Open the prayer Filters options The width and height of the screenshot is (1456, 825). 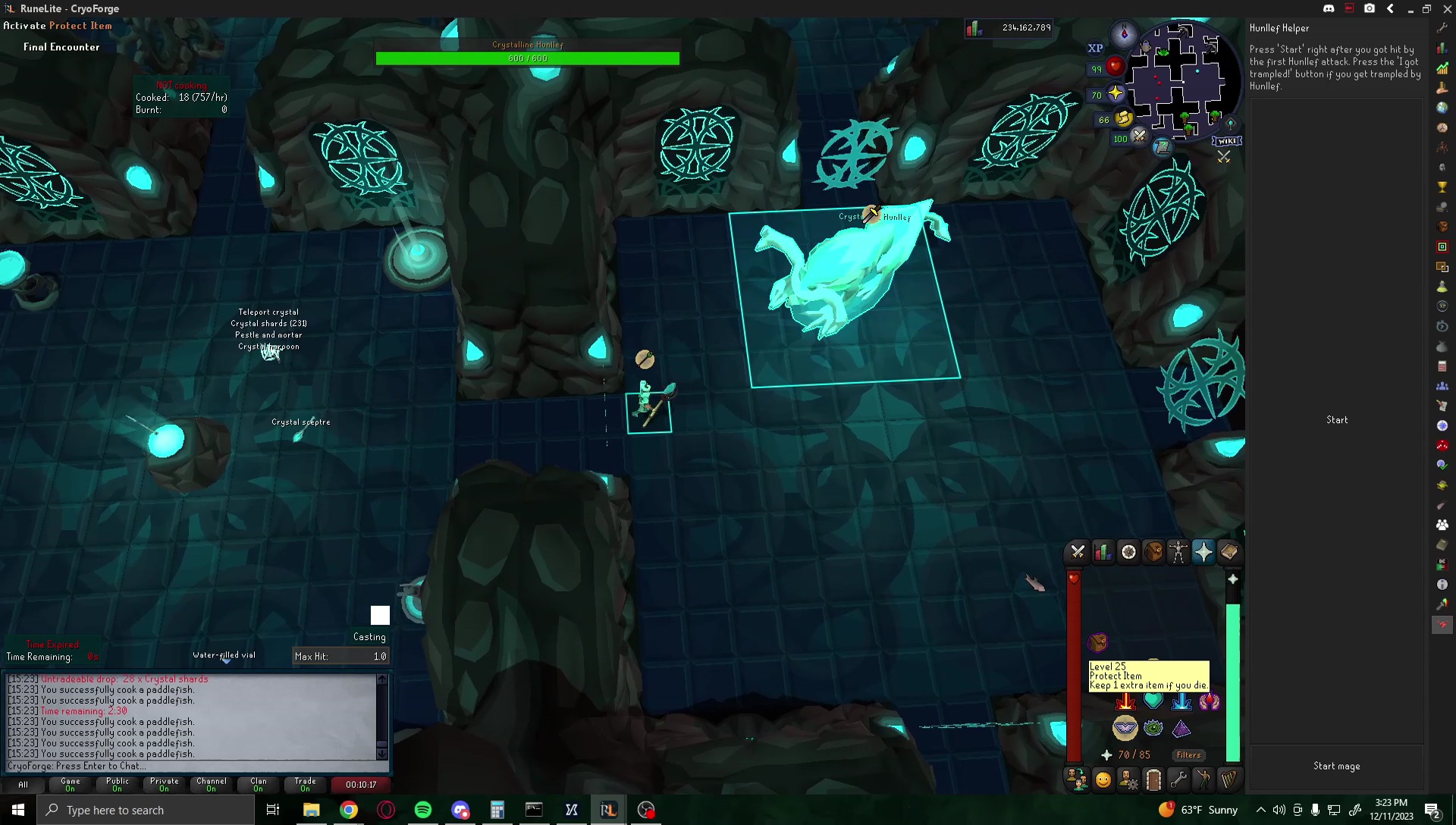1189,755
